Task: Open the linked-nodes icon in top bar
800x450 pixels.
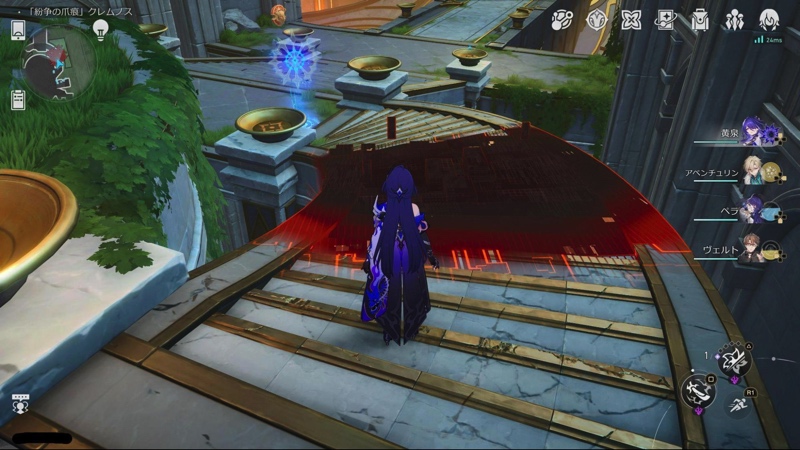Action: click(562, 19)
